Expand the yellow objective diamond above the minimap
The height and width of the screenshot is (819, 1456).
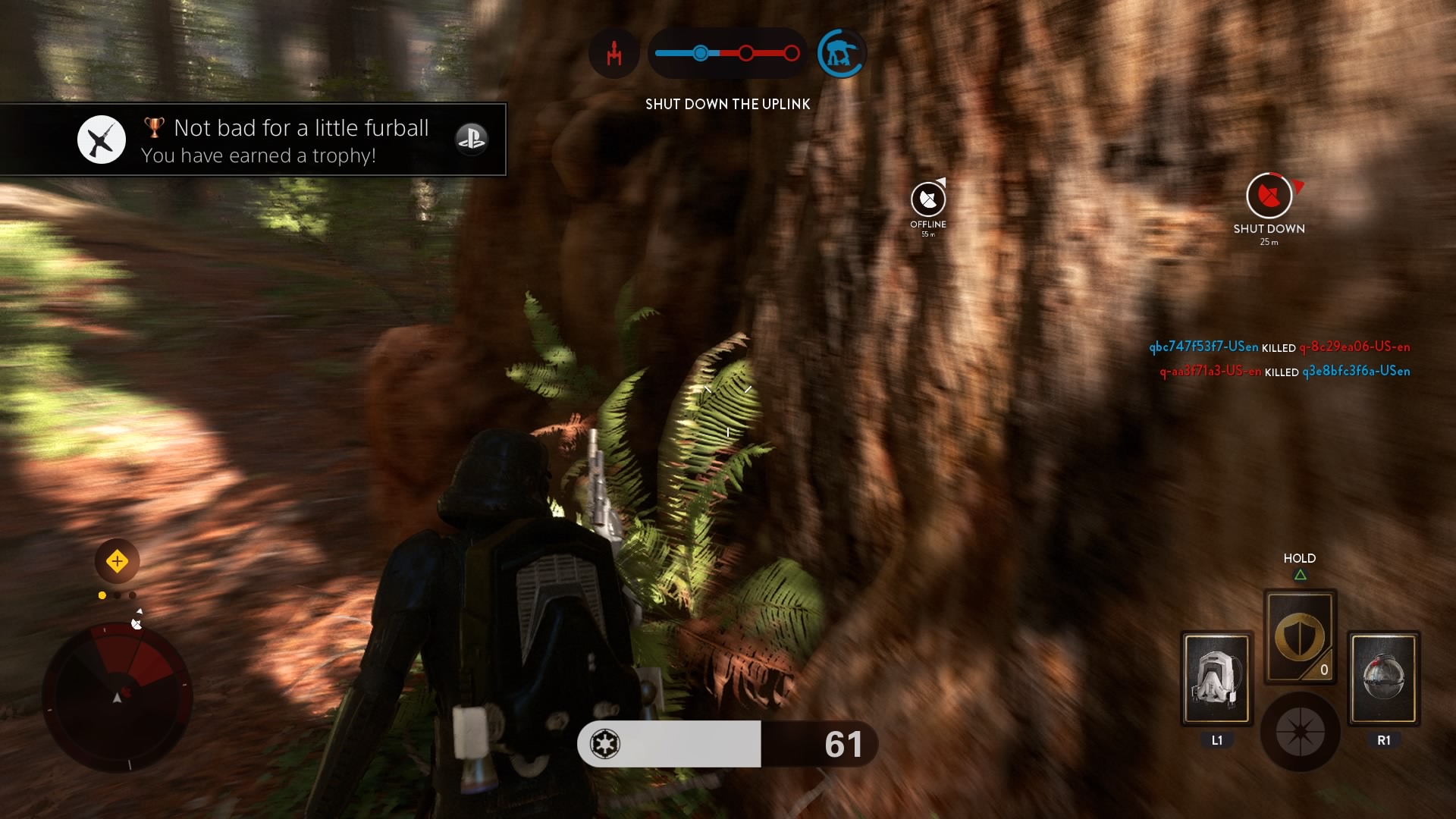(x=116, y=560)
